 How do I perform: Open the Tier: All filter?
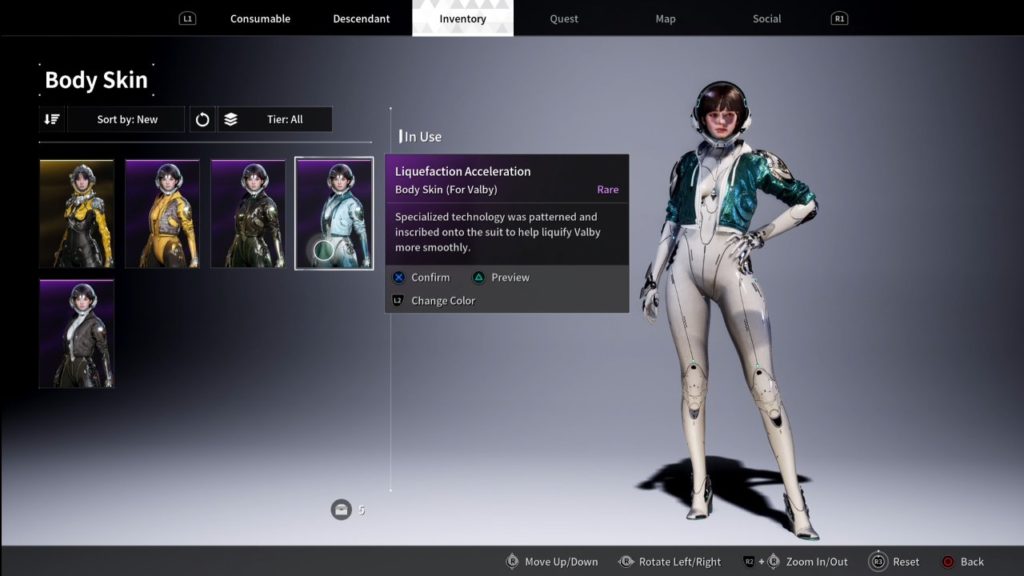(276, 120)
